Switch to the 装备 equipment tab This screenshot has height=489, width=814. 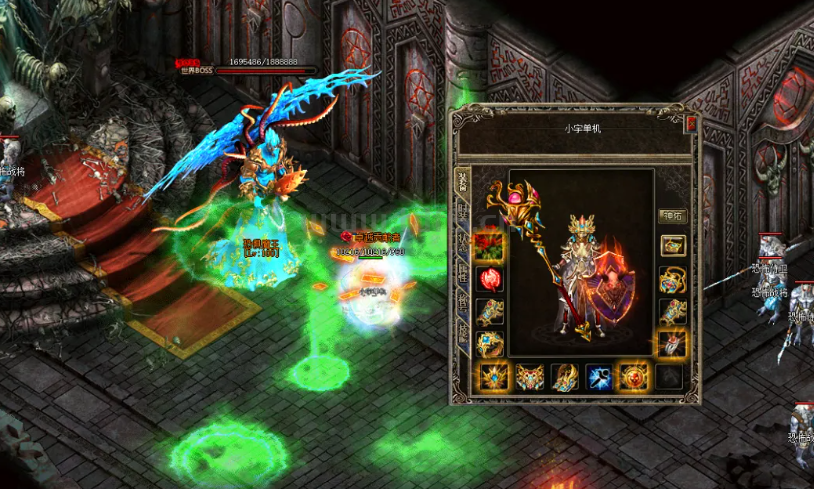[462, 182]
